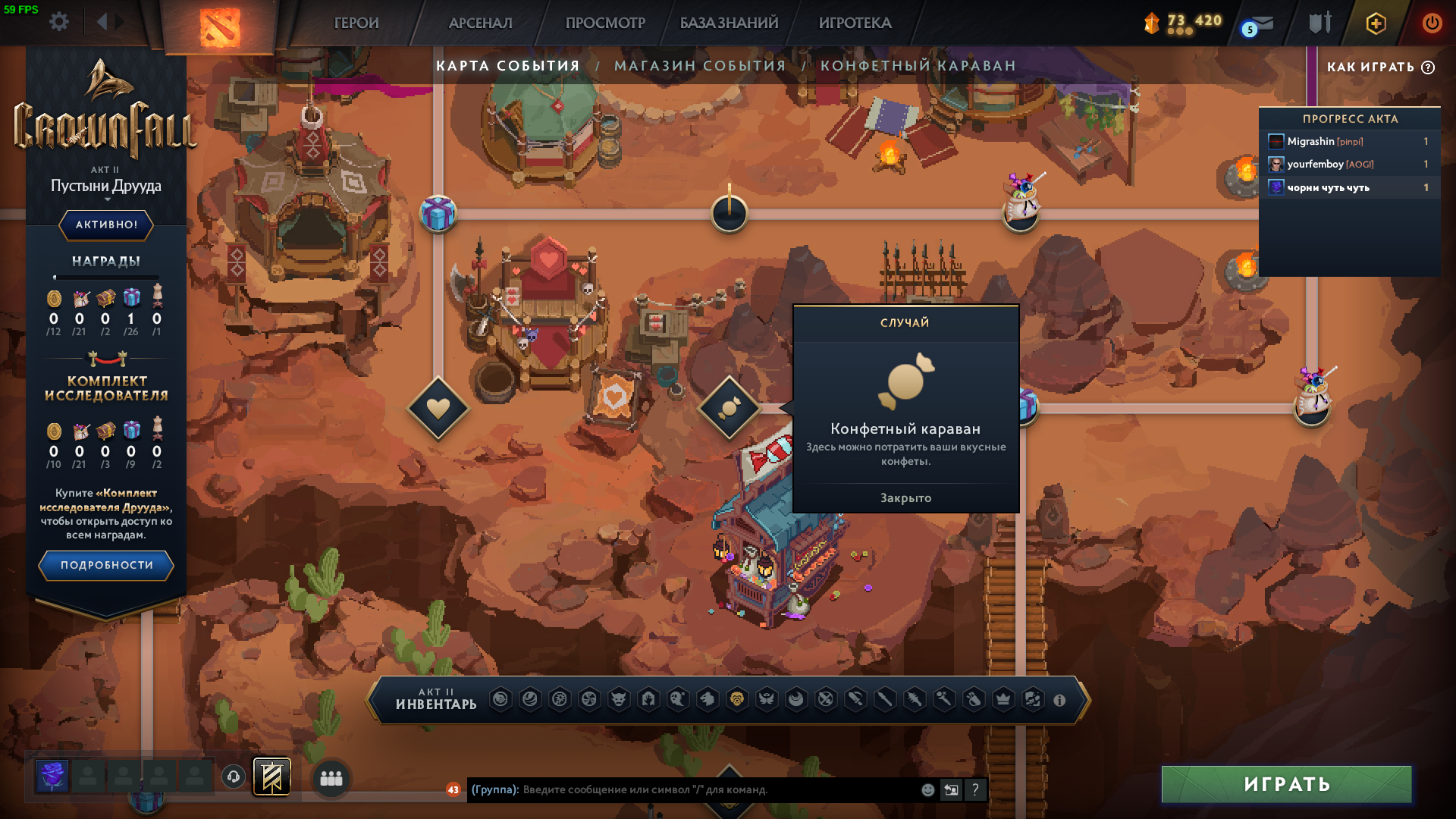Open the КАК ИГРАТЬ help
The width and height of the screenshot is (1456, 819).
click(x=1380, y=67)
